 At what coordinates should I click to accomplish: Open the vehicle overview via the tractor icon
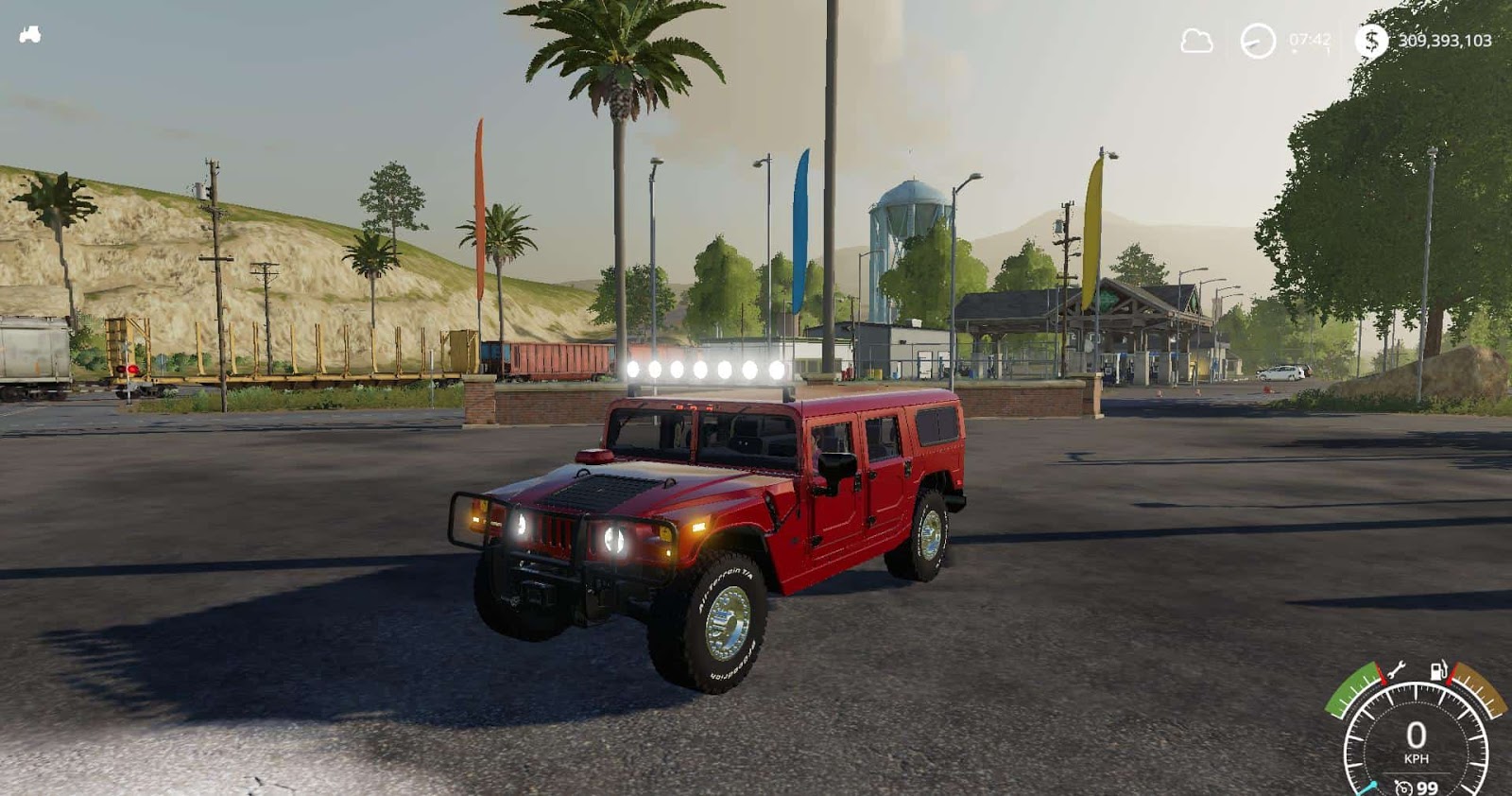tap(31, 34)
